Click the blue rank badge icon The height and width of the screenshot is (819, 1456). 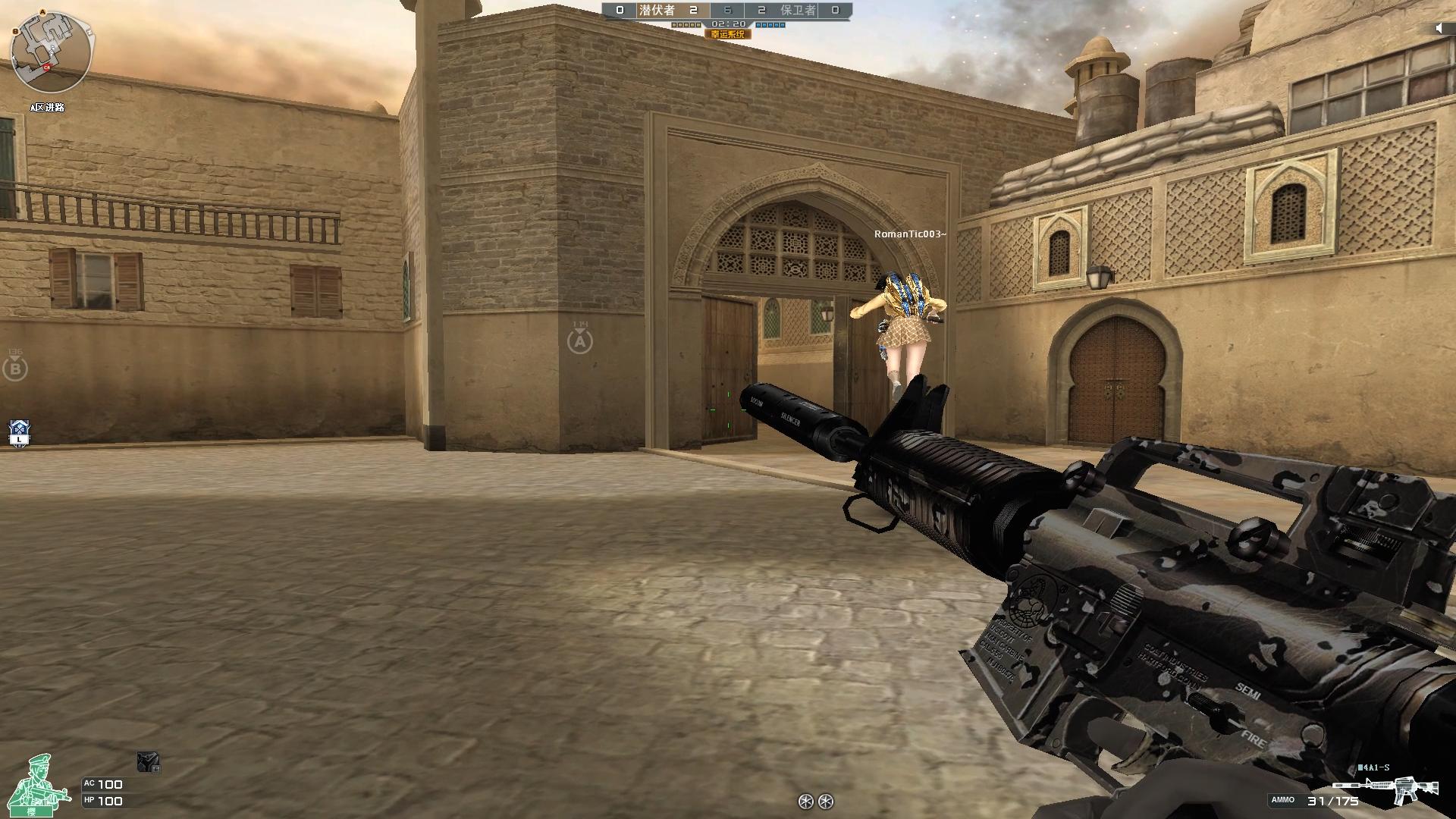point(19,432)
